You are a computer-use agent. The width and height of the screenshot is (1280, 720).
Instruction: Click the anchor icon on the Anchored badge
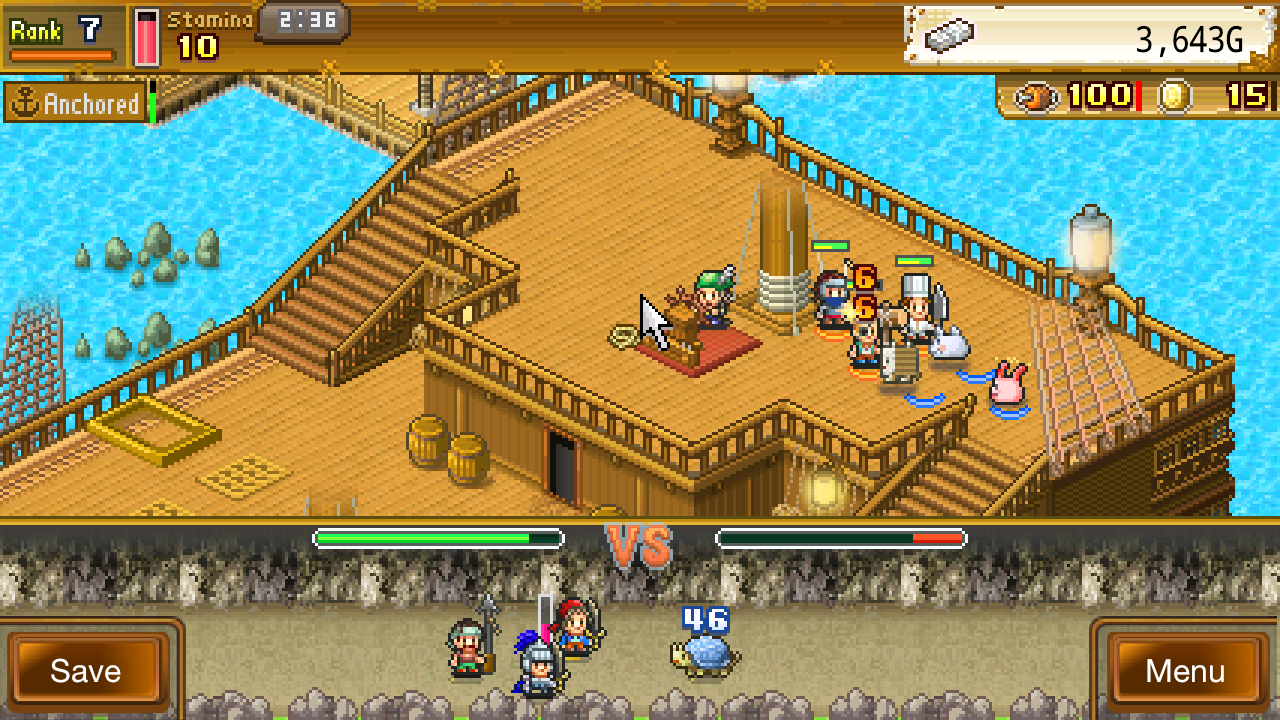25,102
